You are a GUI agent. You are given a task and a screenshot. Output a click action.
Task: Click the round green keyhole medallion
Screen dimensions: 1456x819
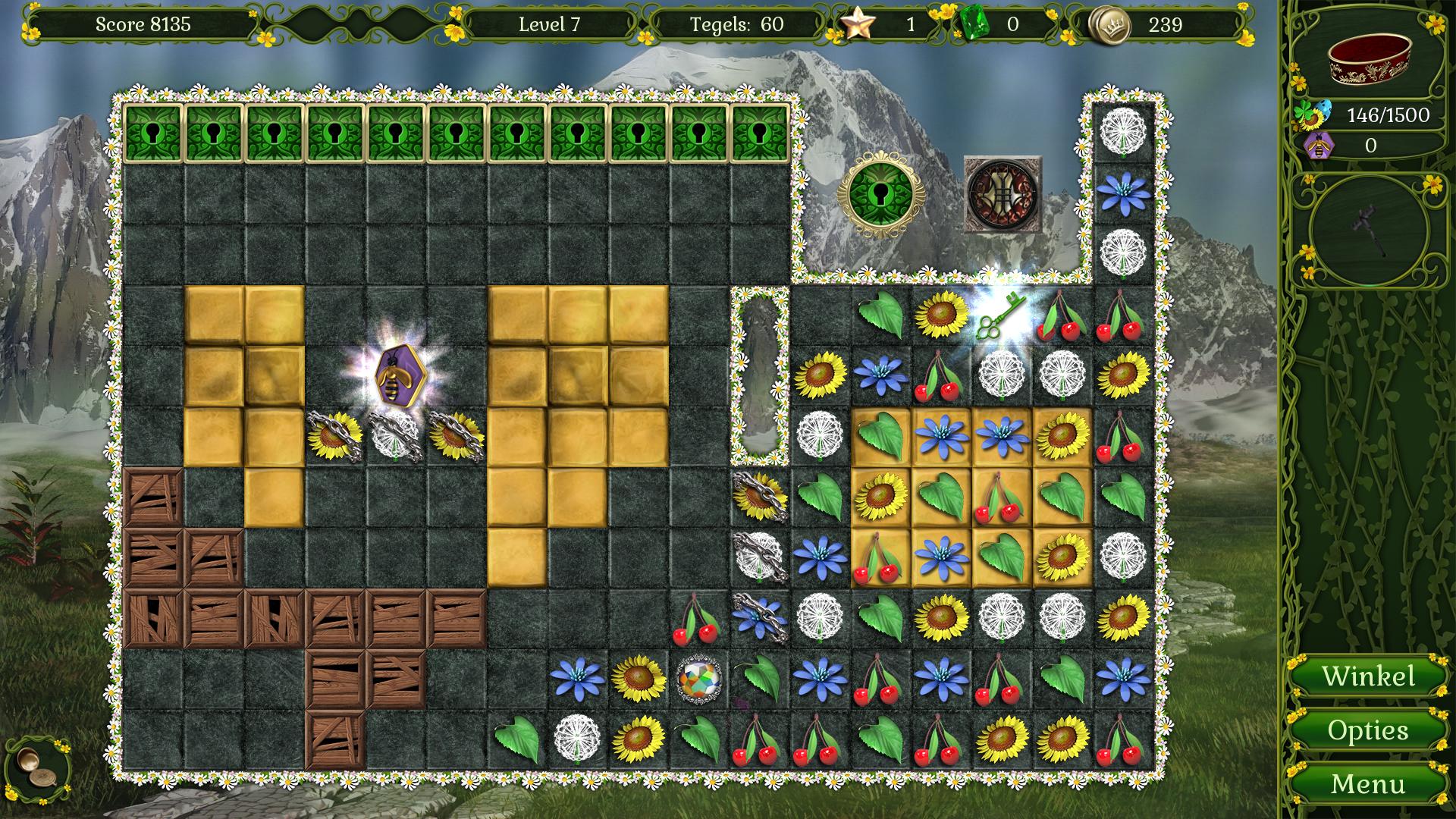tap(880, 193)
